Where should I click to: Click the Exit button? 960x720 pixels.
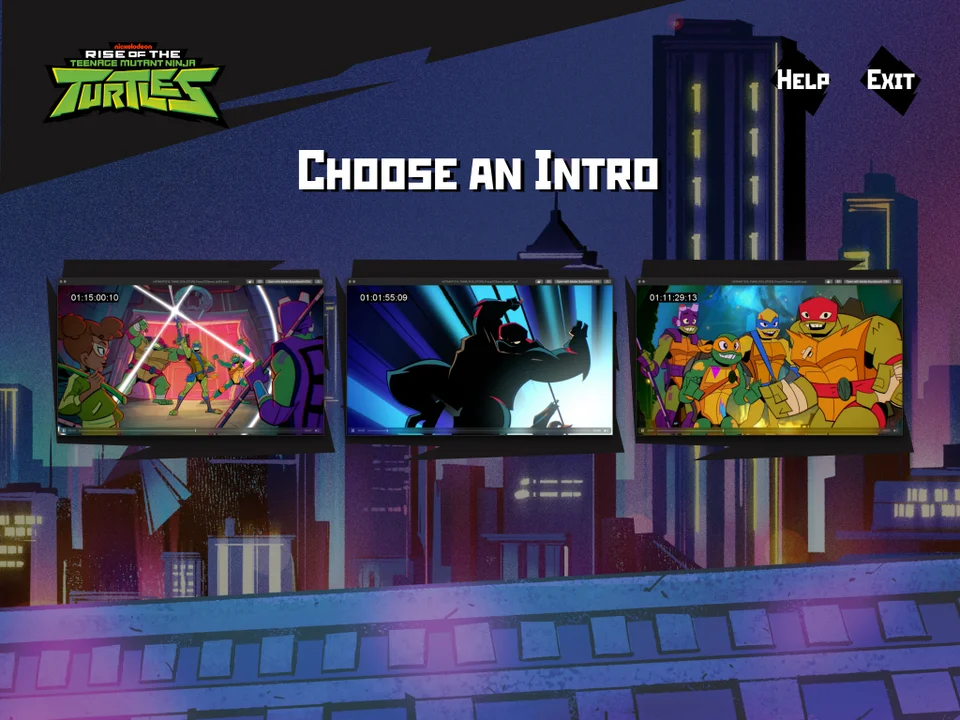tap(890, 80)
